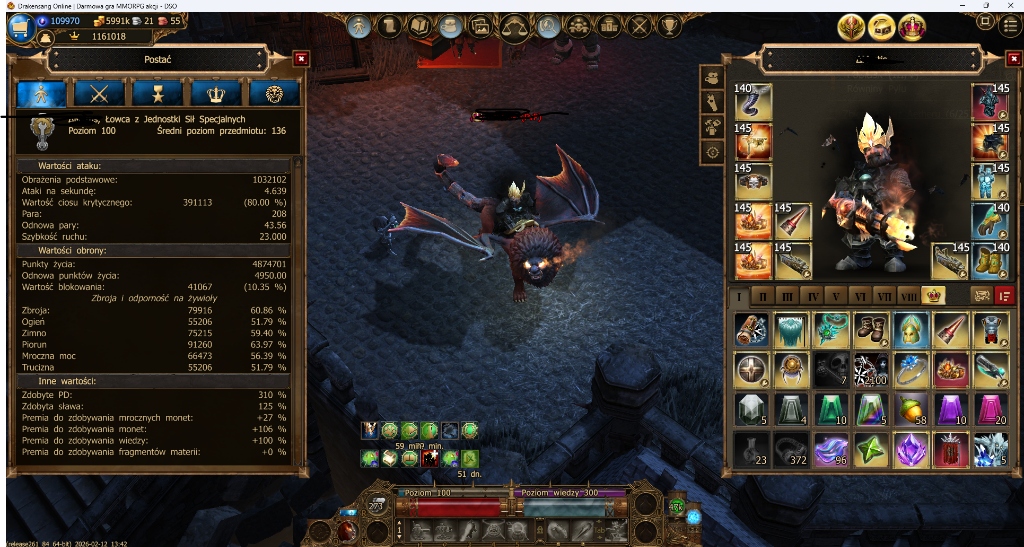Select the brown boots in inventory
Screen dimensions: 1024x547
(x=871, y=329)
